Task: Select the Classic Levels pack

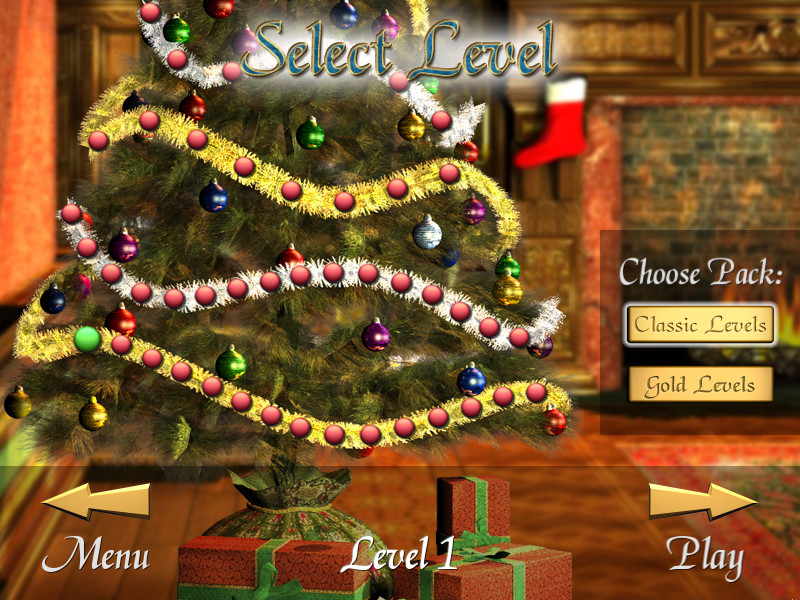Action: [x=700, y=325]
